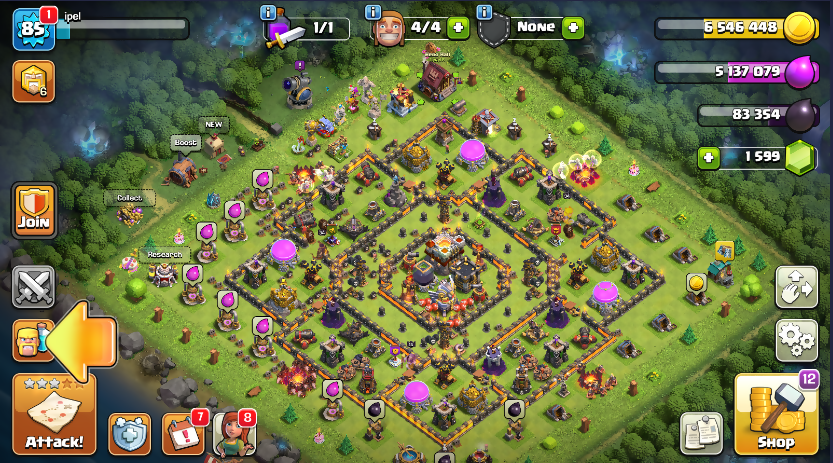Open the village layout editor hand button
Screen dimensions: 833x463
[x=796, y=286]
